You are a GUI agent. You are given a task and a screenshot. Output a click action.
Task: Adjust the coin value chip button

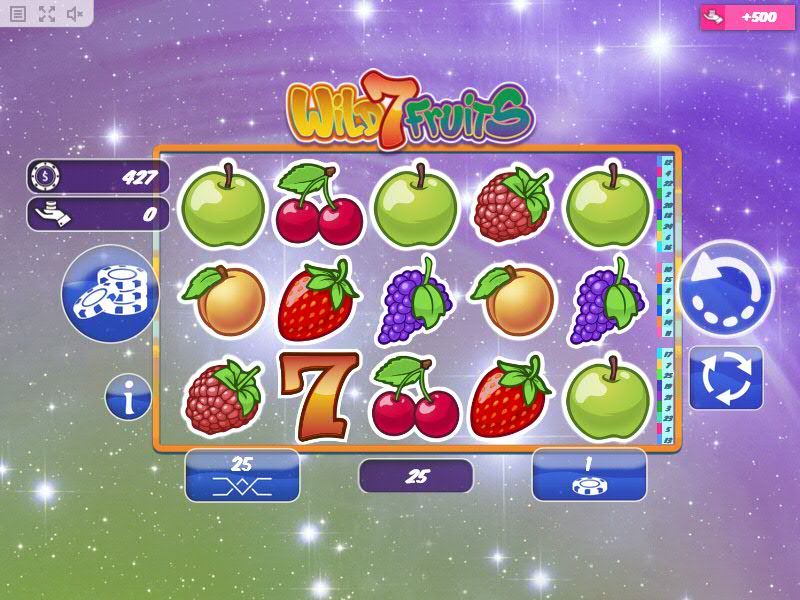pyautogui.click(x=589, y=475)
